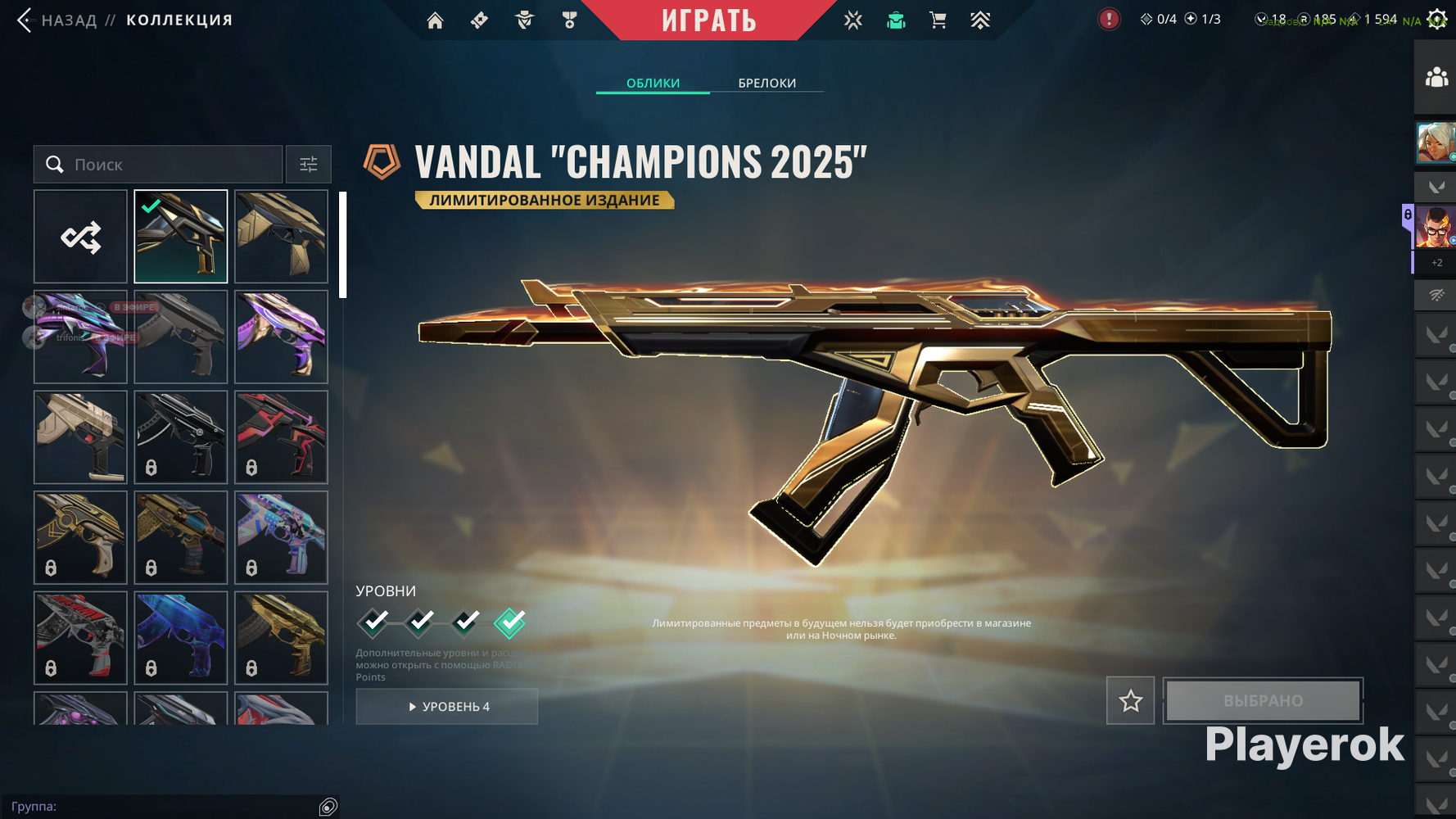Choose the random skin shuffle tile
This screenshot has height=819, width=1456.
(x=80, y=237)
